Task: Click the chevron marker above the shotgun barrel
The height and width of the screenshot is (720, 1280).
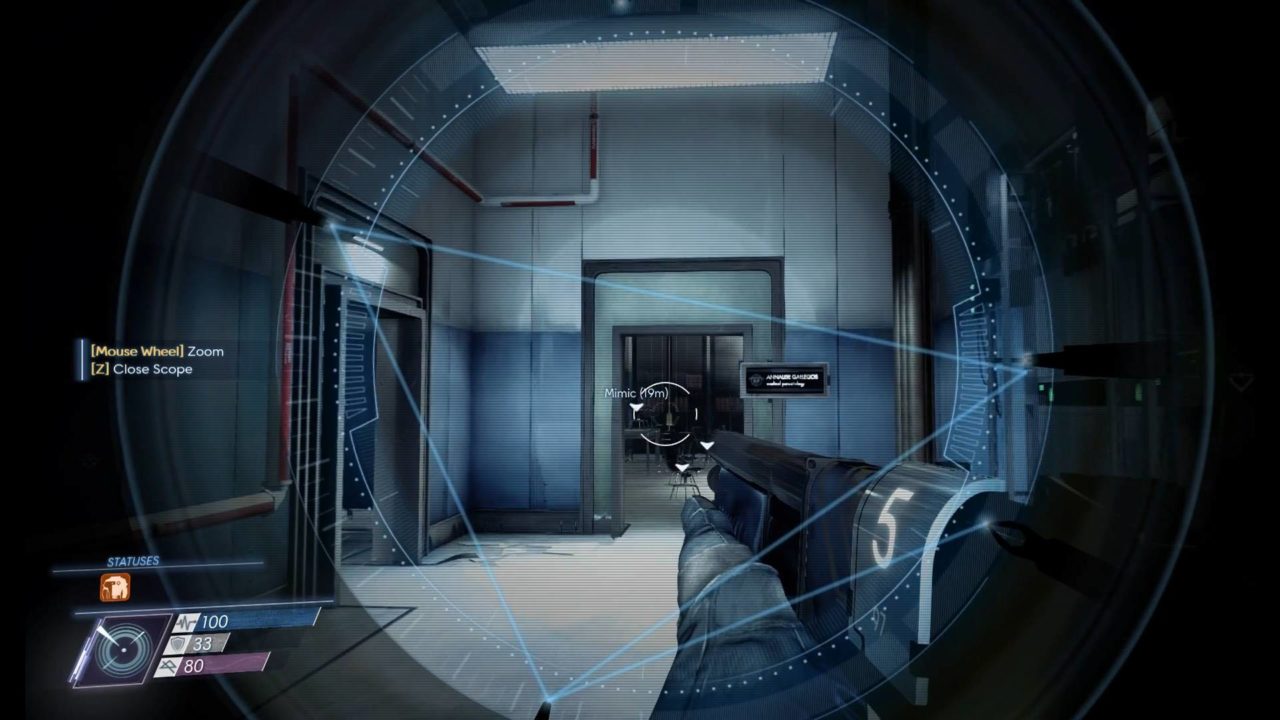Action: (x=706, y=445)
